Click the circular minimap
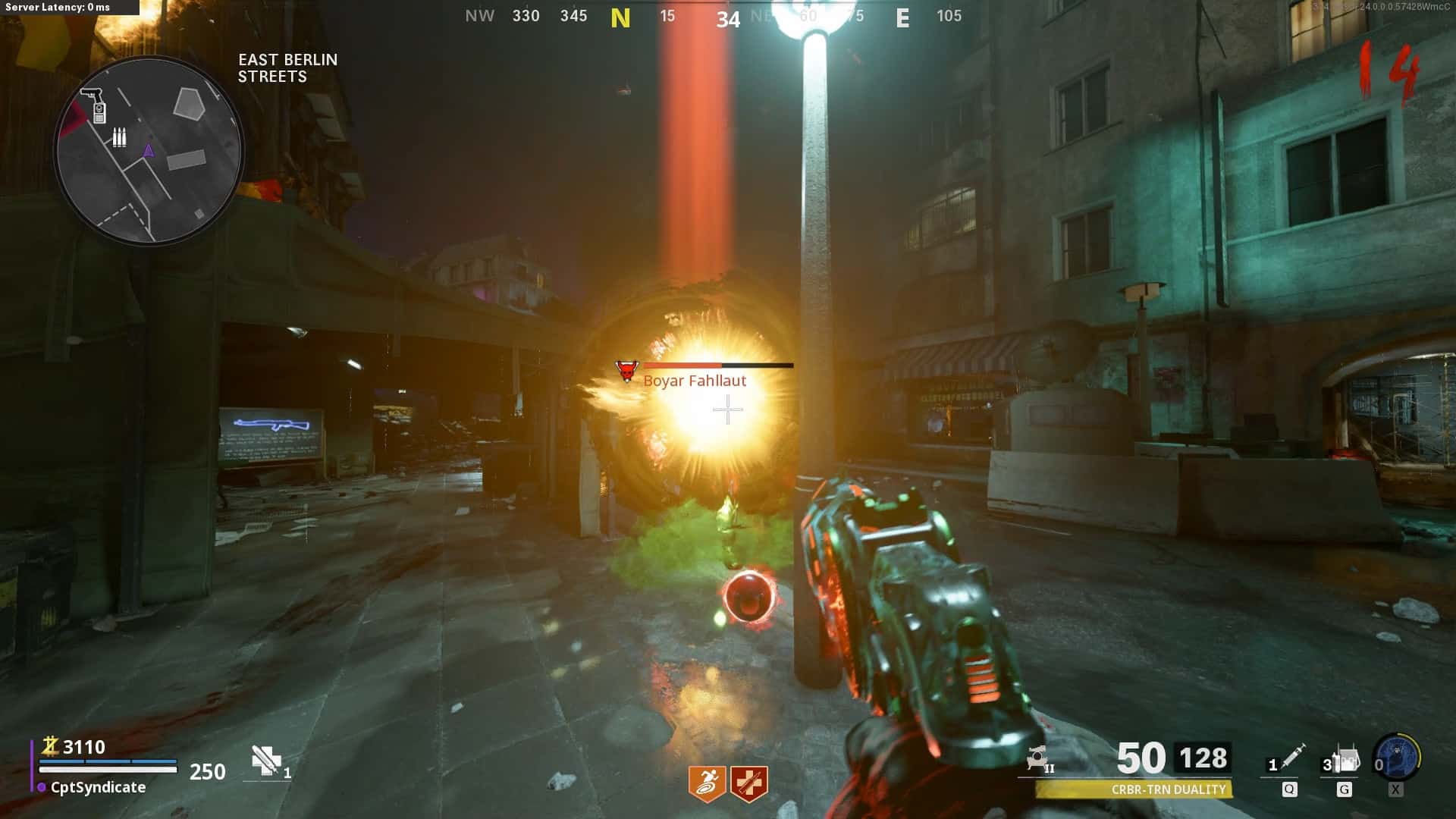Viewport: 1456px width, 819px height. (149, 150)
